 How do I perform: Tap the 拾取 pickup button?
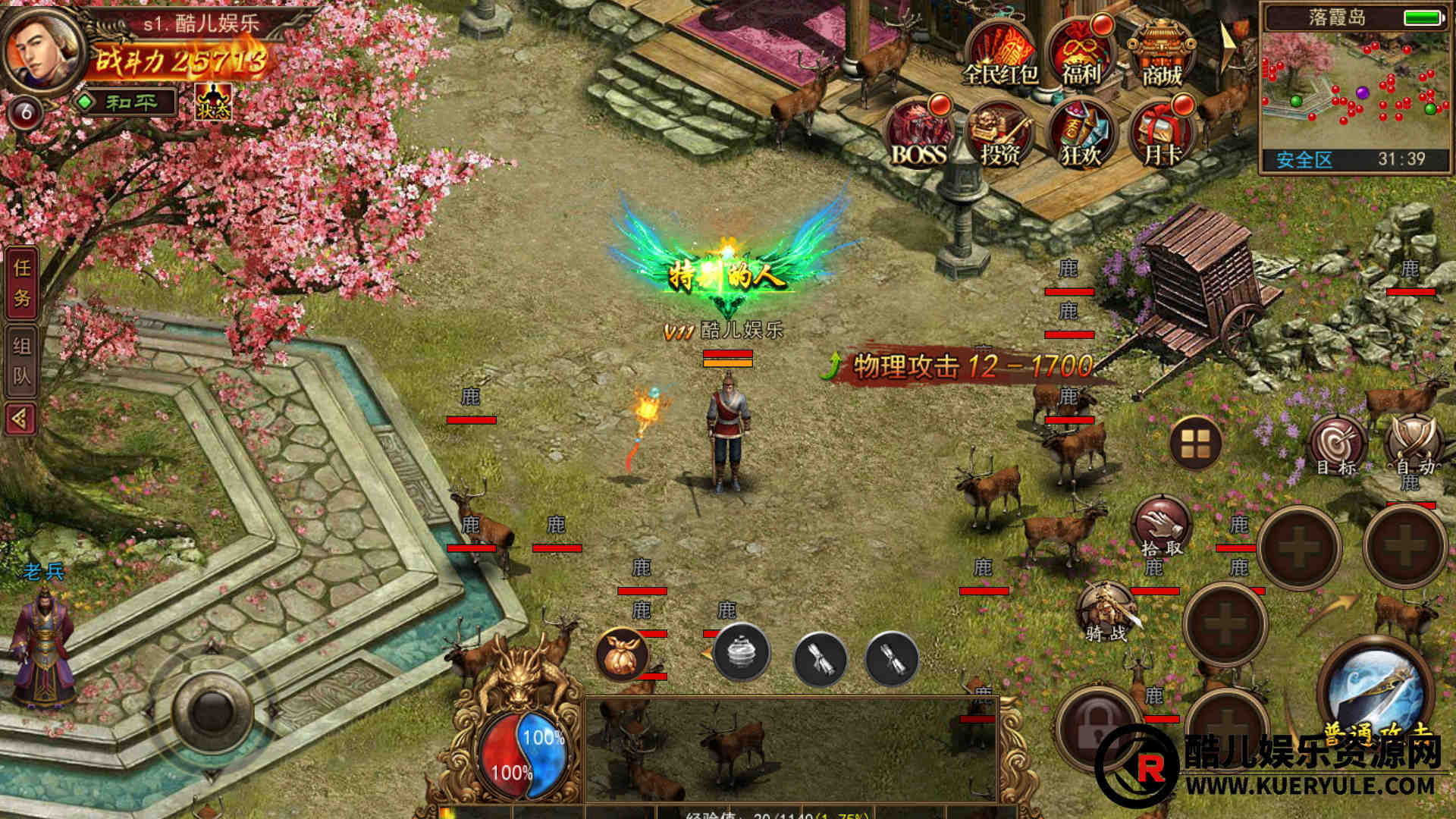[x=1162, y=526]
